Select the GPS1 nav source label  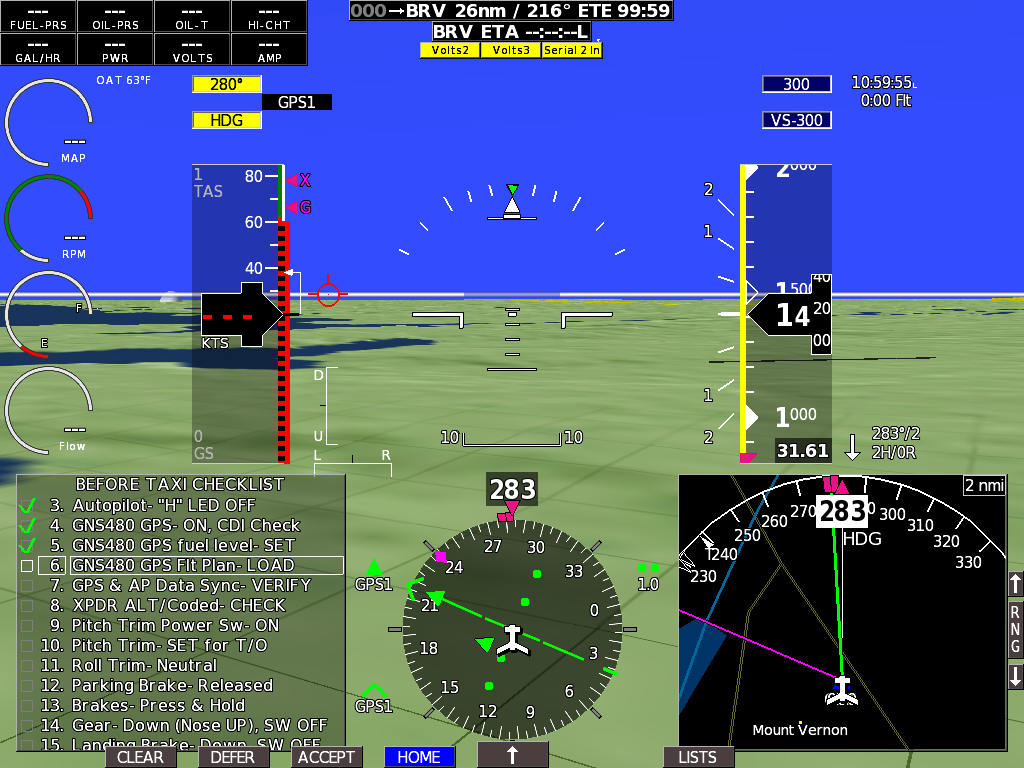(x=296, y=102)
